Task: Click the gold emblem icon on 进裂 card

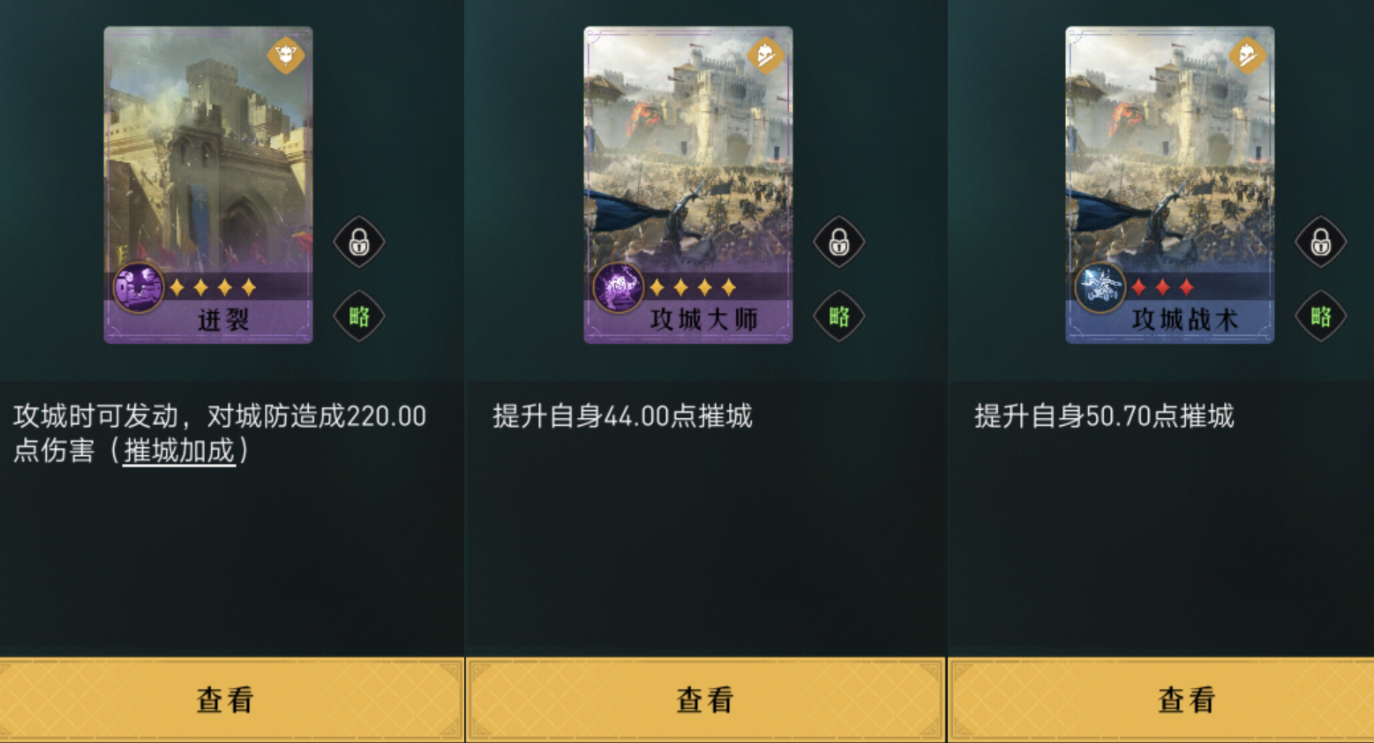Action: click(x=283, y=56)
